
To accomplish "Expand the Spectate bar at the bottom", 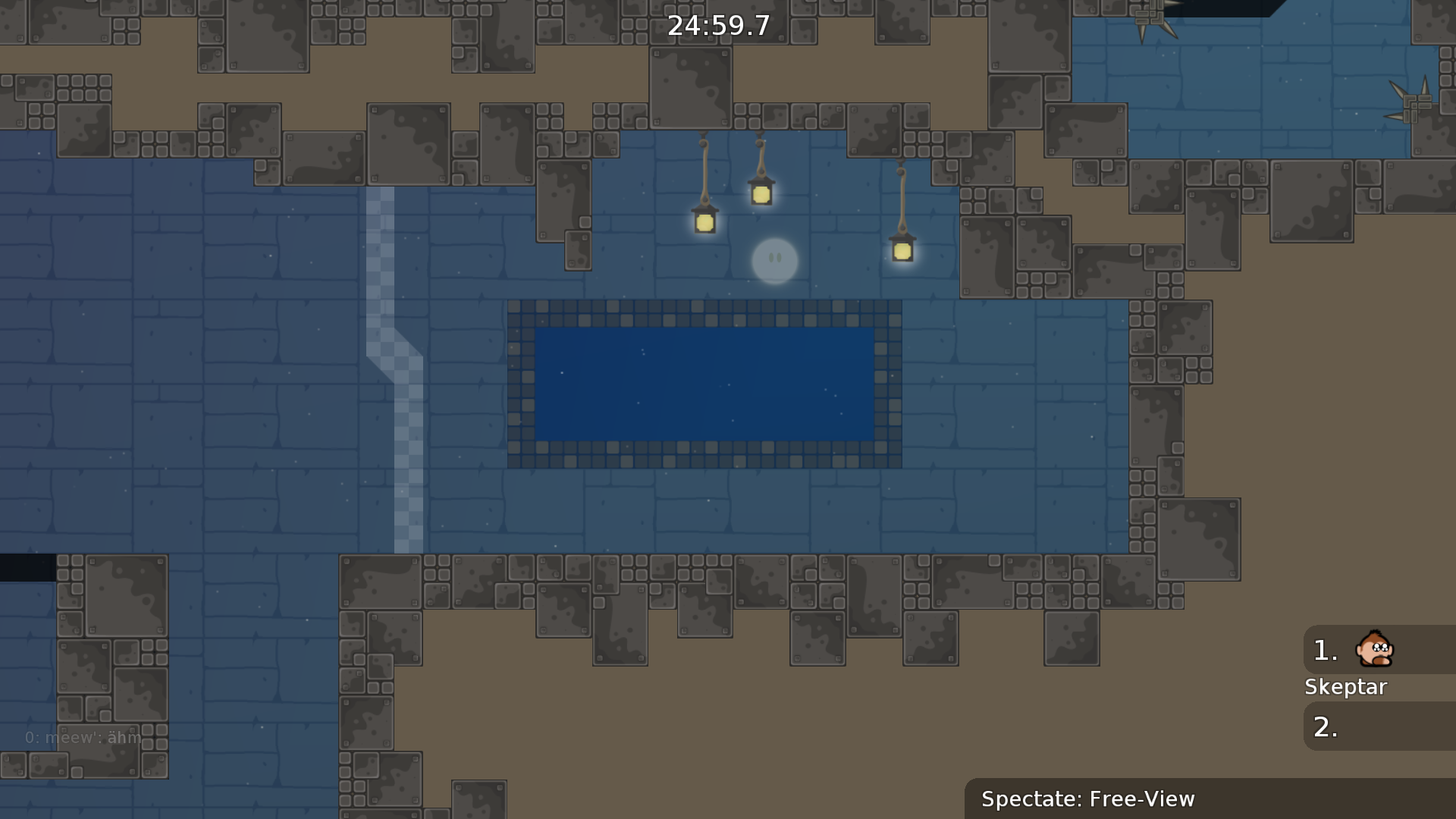I will (1087, 799).
